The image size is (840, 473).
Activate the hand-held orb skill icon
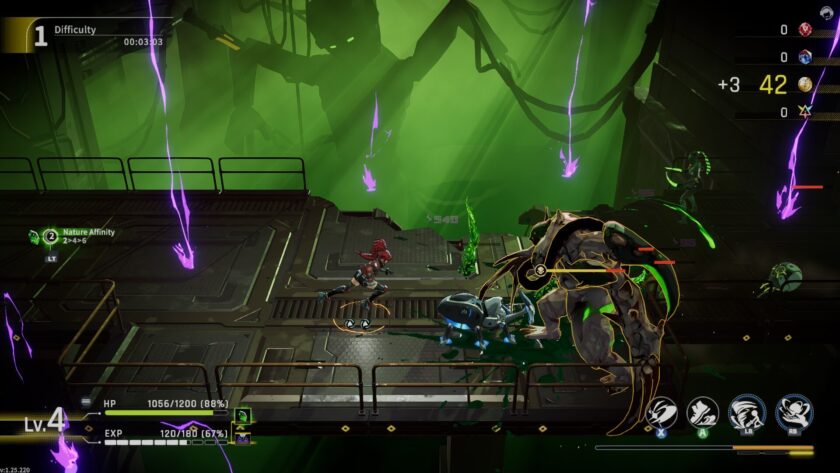(x=794, y=412)
